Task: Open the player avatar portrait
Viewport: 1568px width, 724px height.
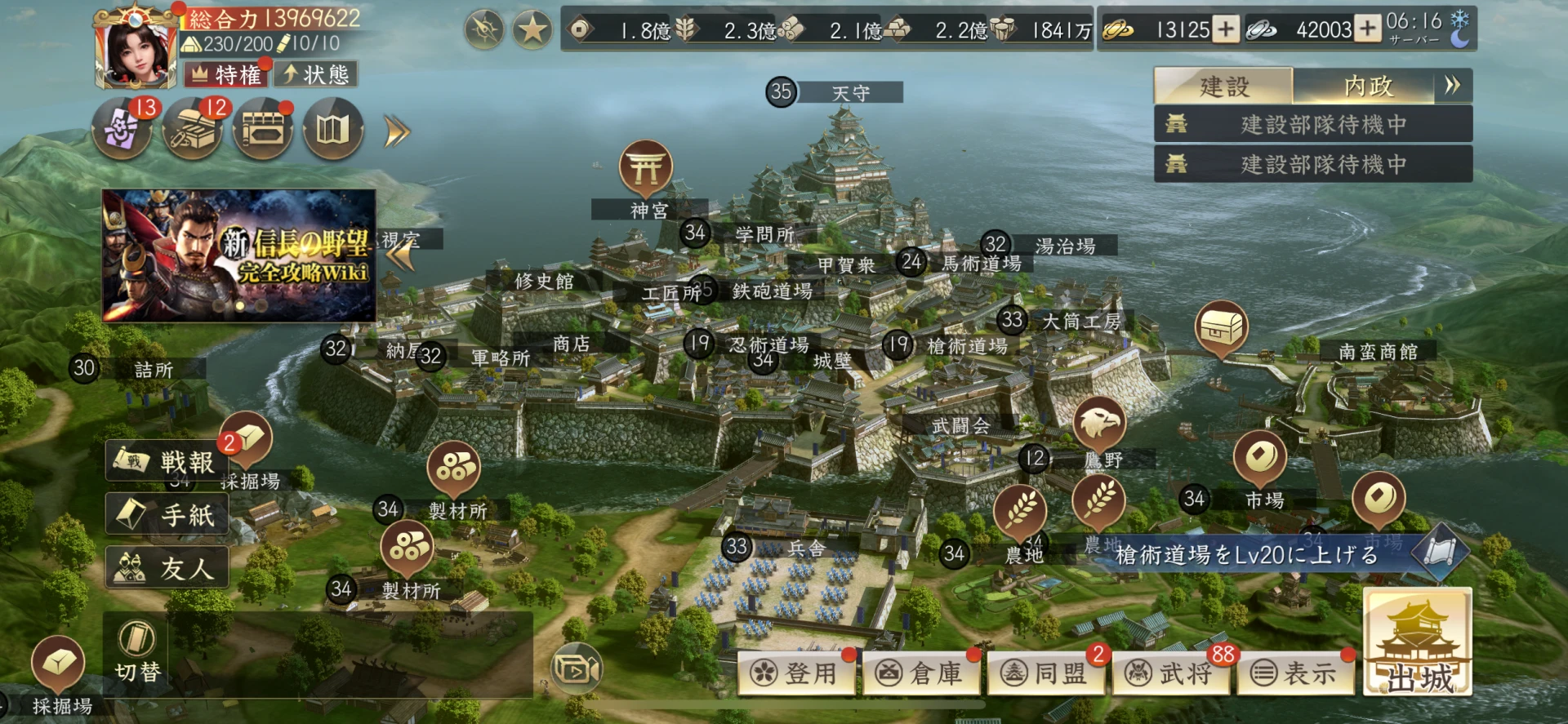Action: pyautogui.click(x=136, y=51)
